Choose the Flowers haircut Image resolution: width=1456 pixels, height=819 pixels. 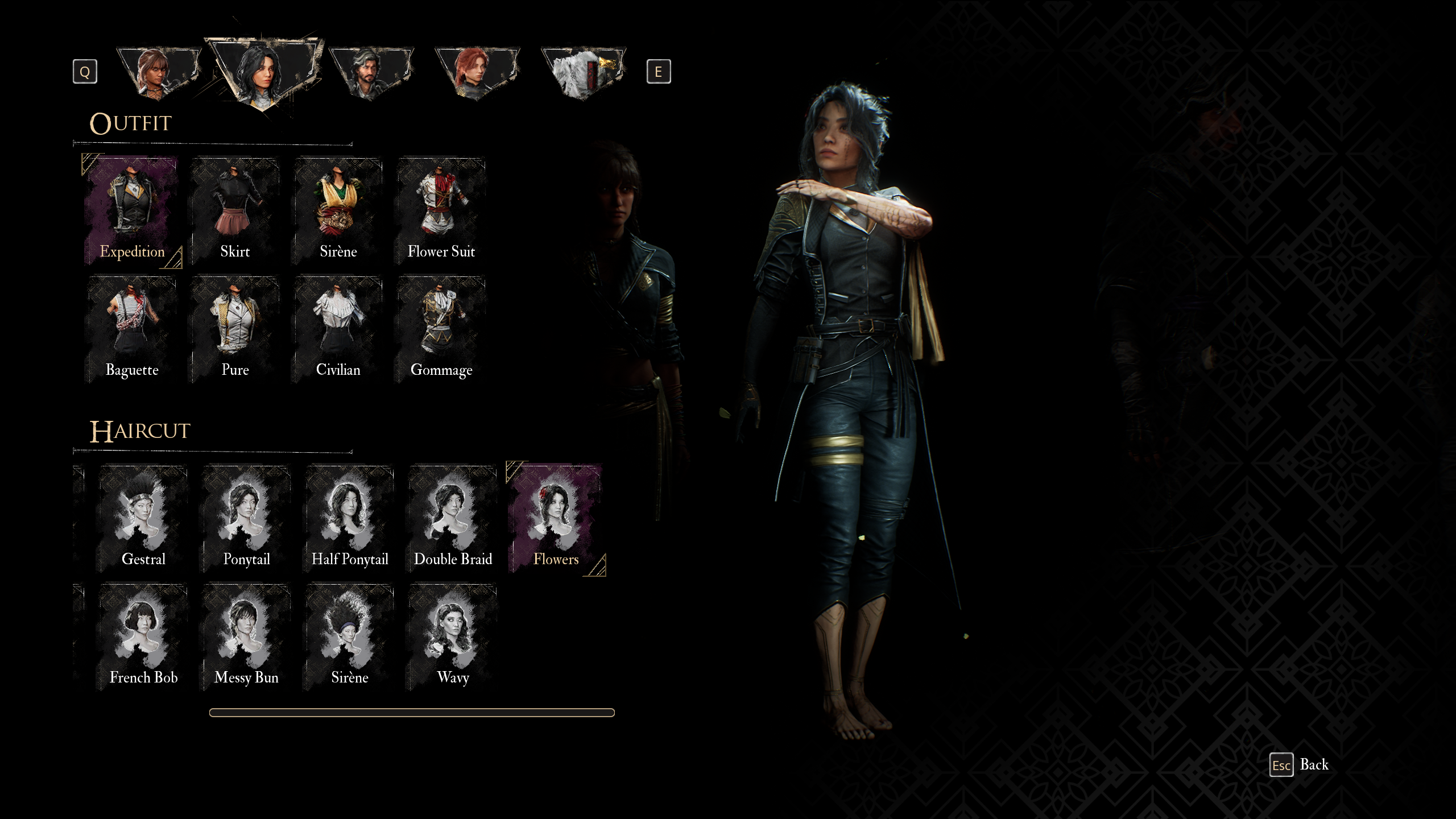click(556, 518)
